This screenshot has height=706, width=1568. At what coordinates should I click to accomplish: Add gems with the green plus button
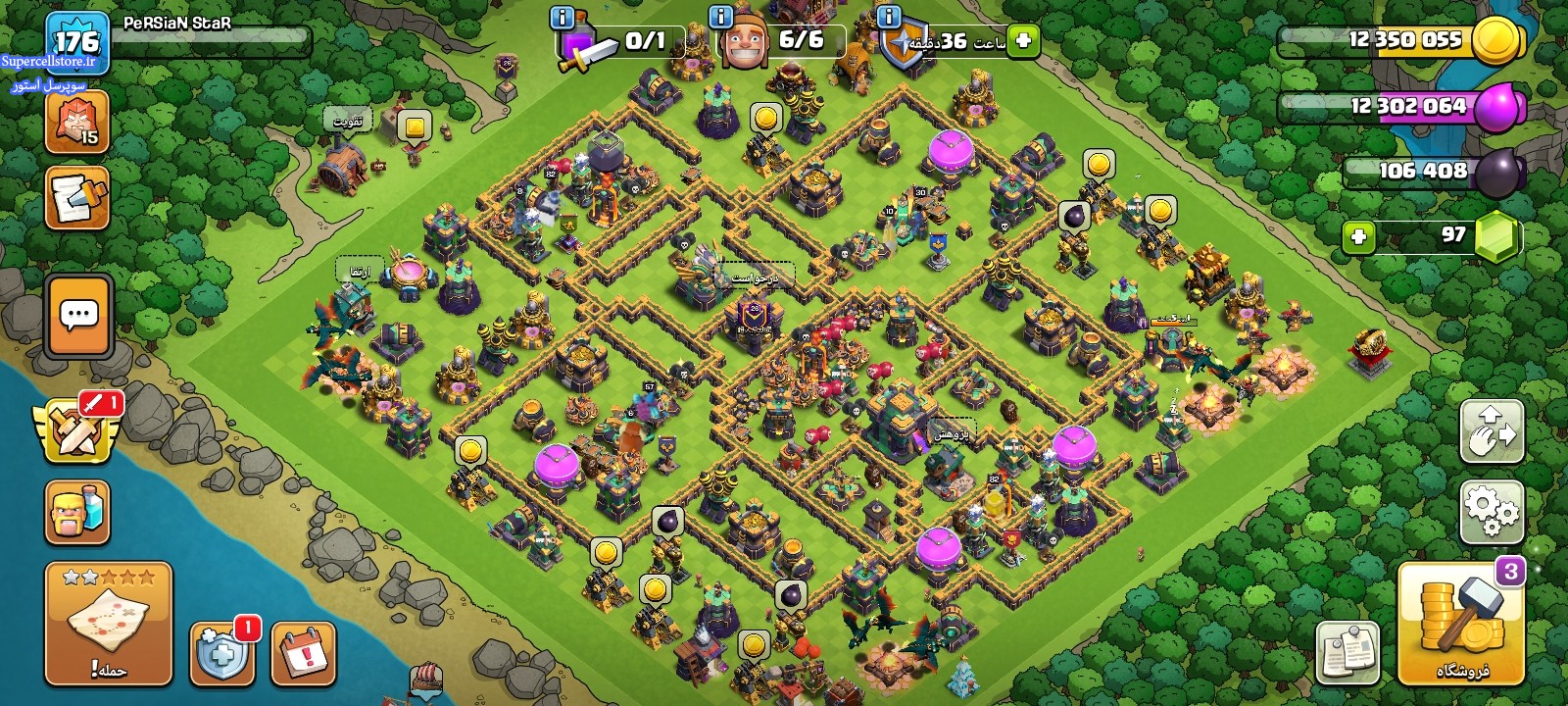tap(1358, 237)
